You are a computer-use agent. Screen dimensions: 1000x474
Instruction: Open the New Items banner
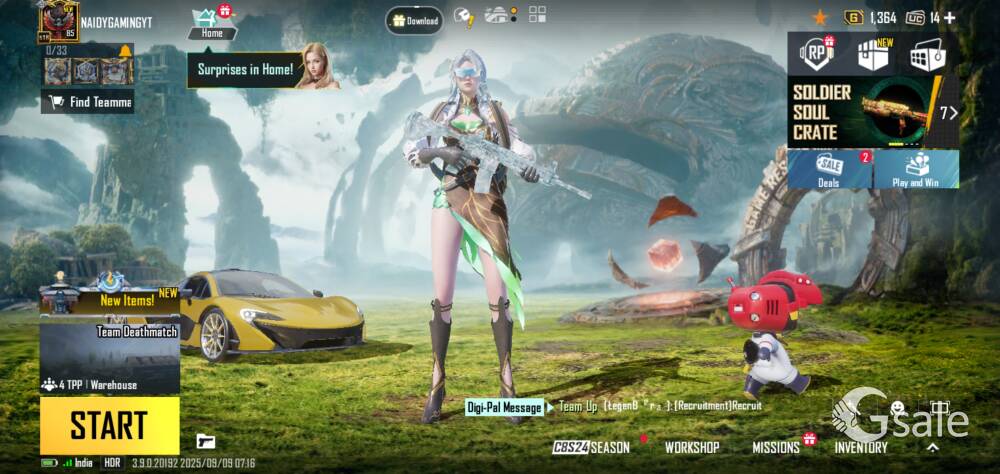pos(109,297)
